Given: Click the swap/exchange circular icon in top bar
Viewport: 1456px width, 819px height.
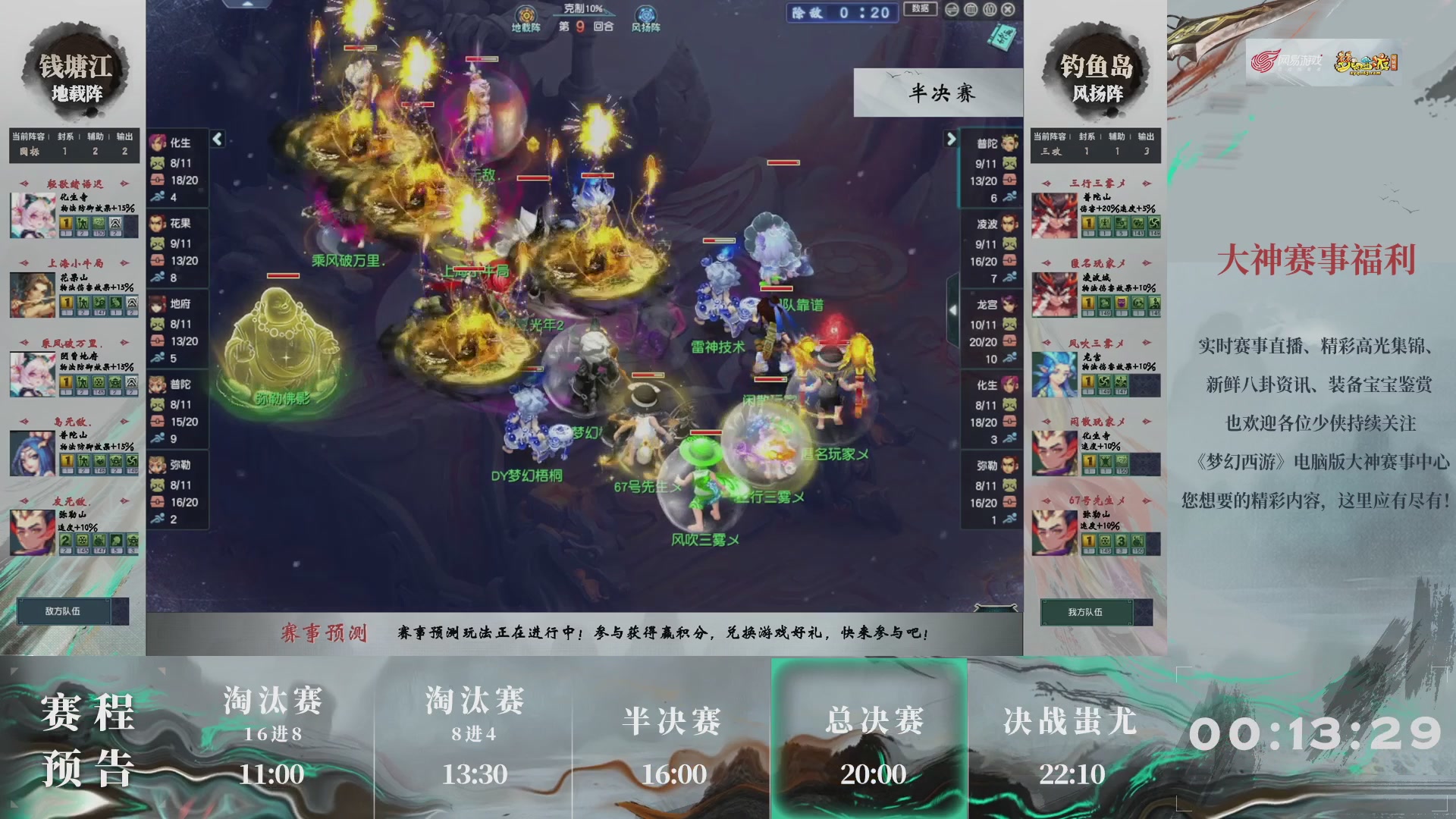Looking at the screenshot, I should pyautogui.click(x=952, y=10).
